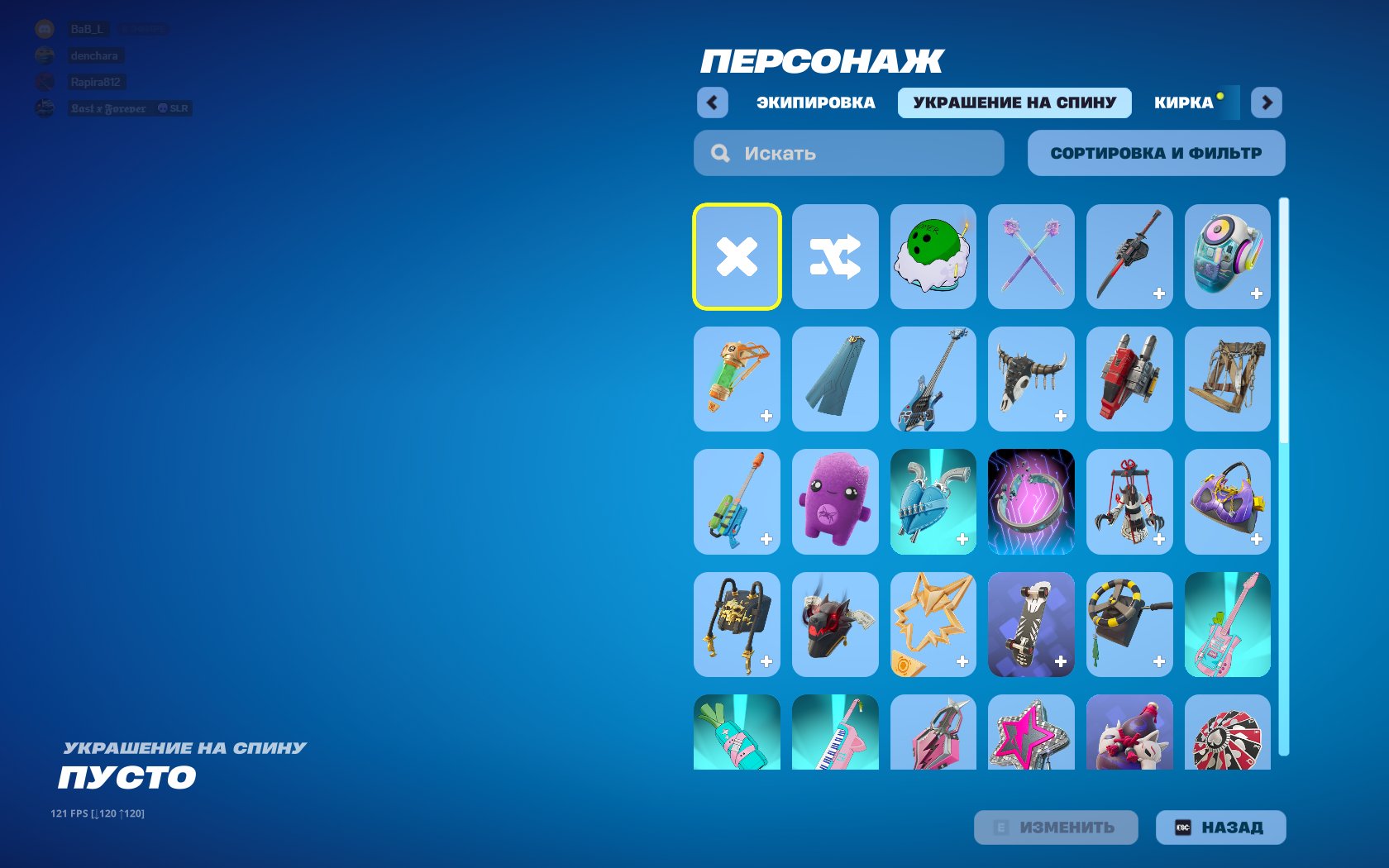
Task: Choose the crossed wands back bling
Action: point(1031,256)
